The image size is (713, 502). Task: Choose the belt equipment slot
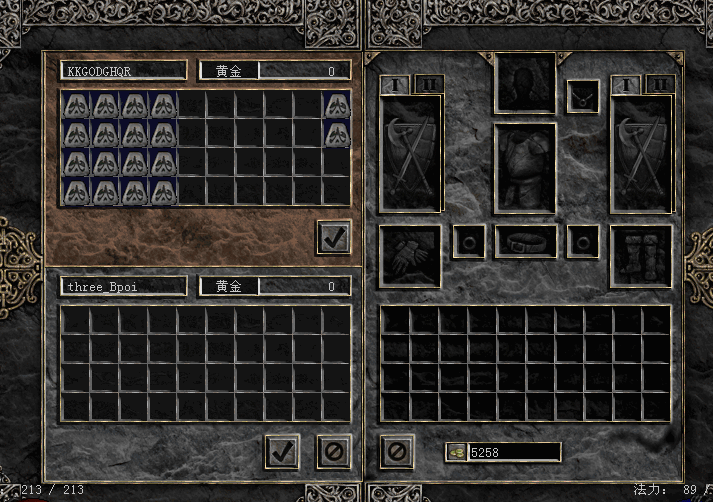pos(526,240)
